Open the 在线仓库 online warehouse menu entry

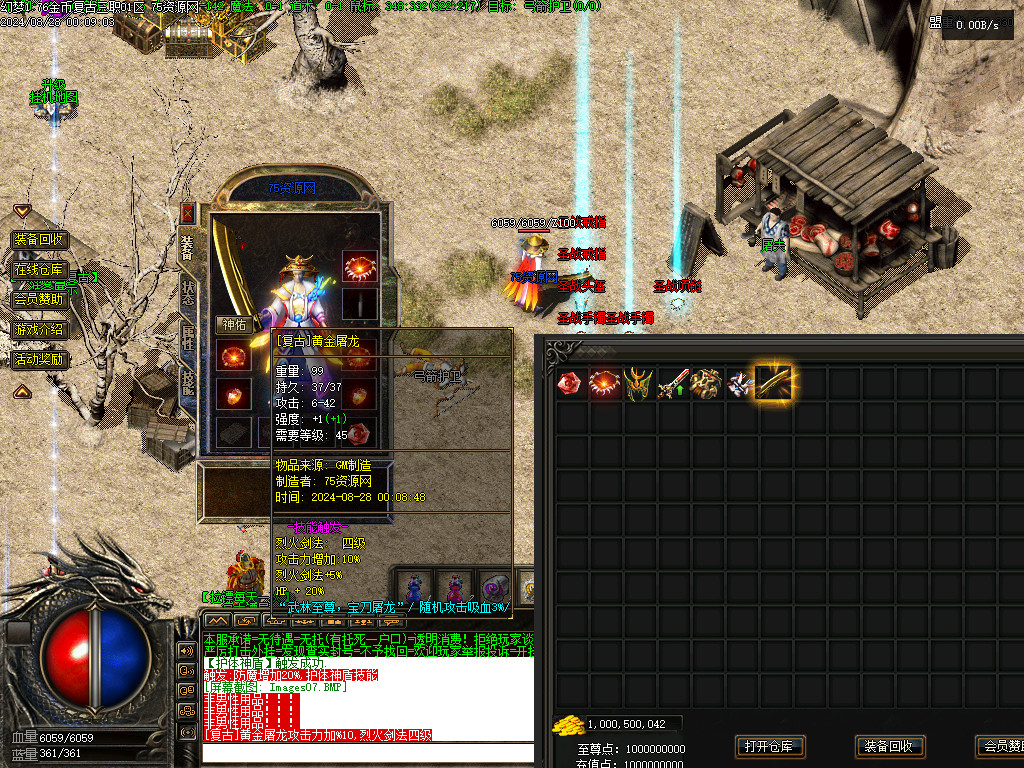pos(40,270)
